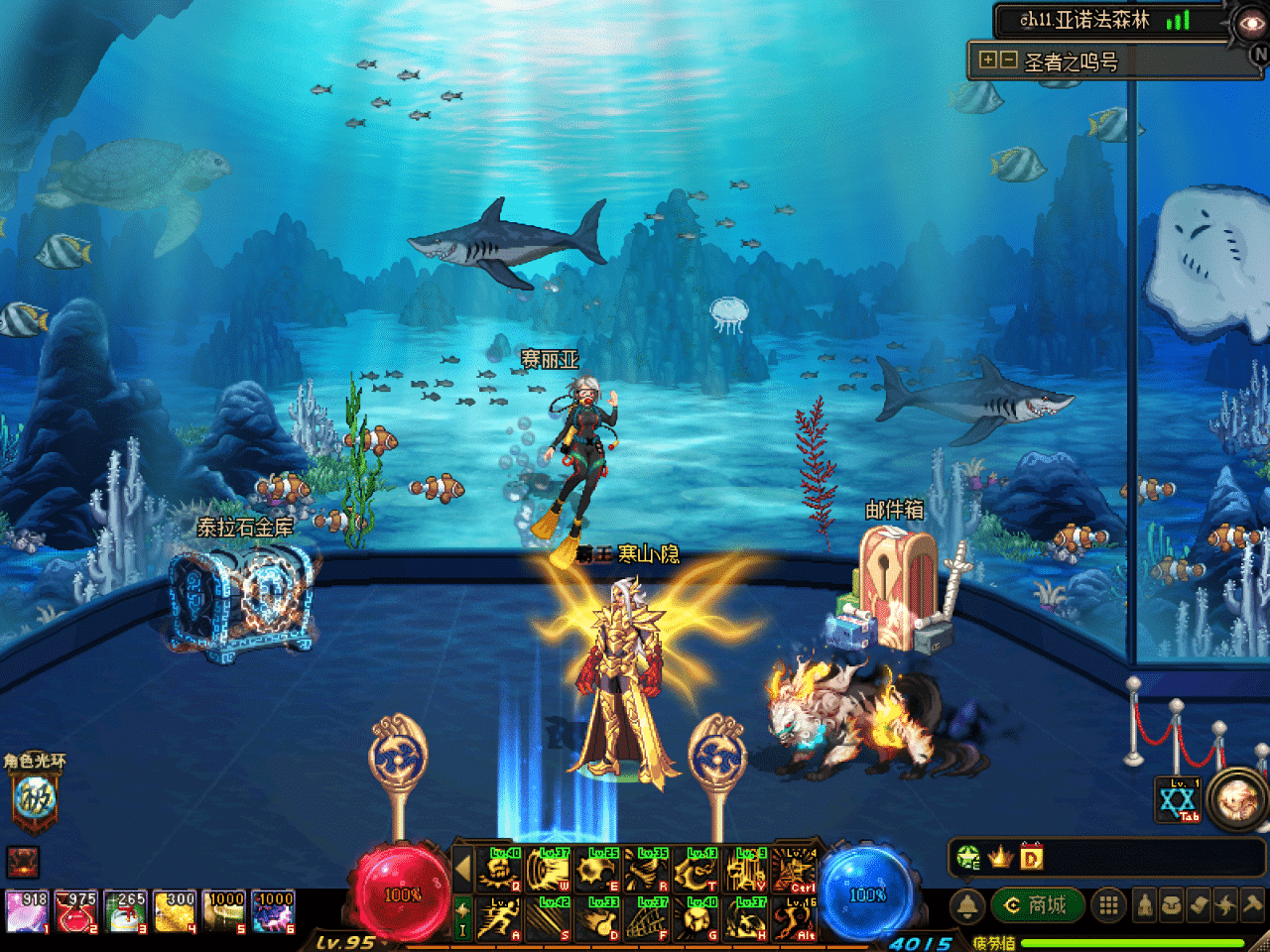The width and height of the screenshot is (1270, 952).
Task: Use the running dash skill on A
Action: click(499, 919)
